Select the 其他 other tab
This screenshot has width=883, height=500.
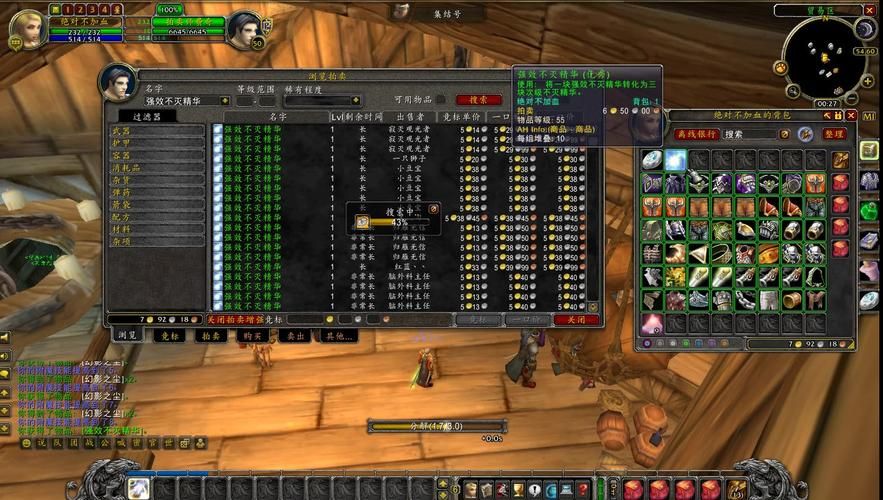coord(335,336)
